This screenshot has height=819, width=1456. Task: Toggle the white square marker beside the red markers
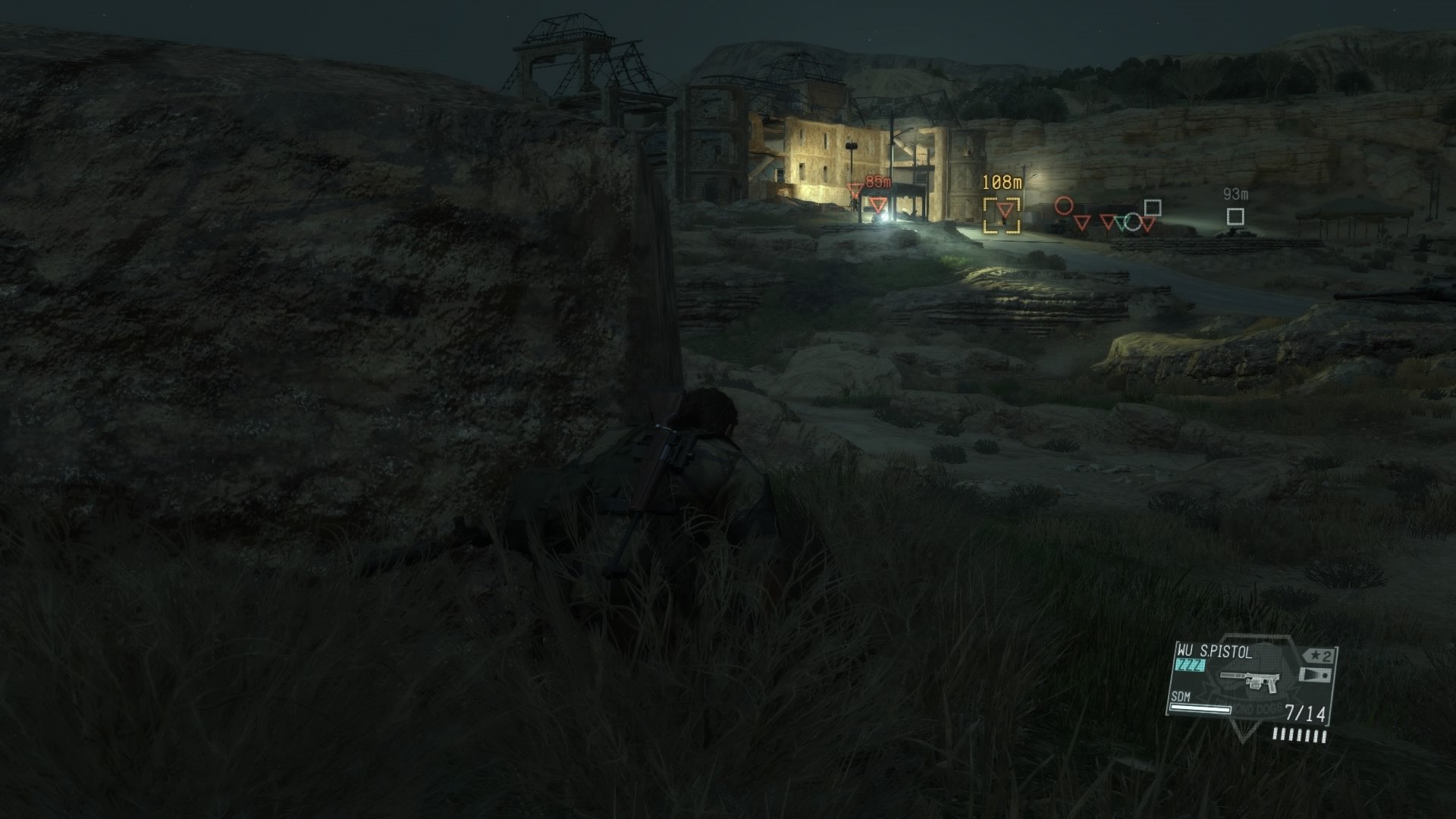tap(1153, 208)
